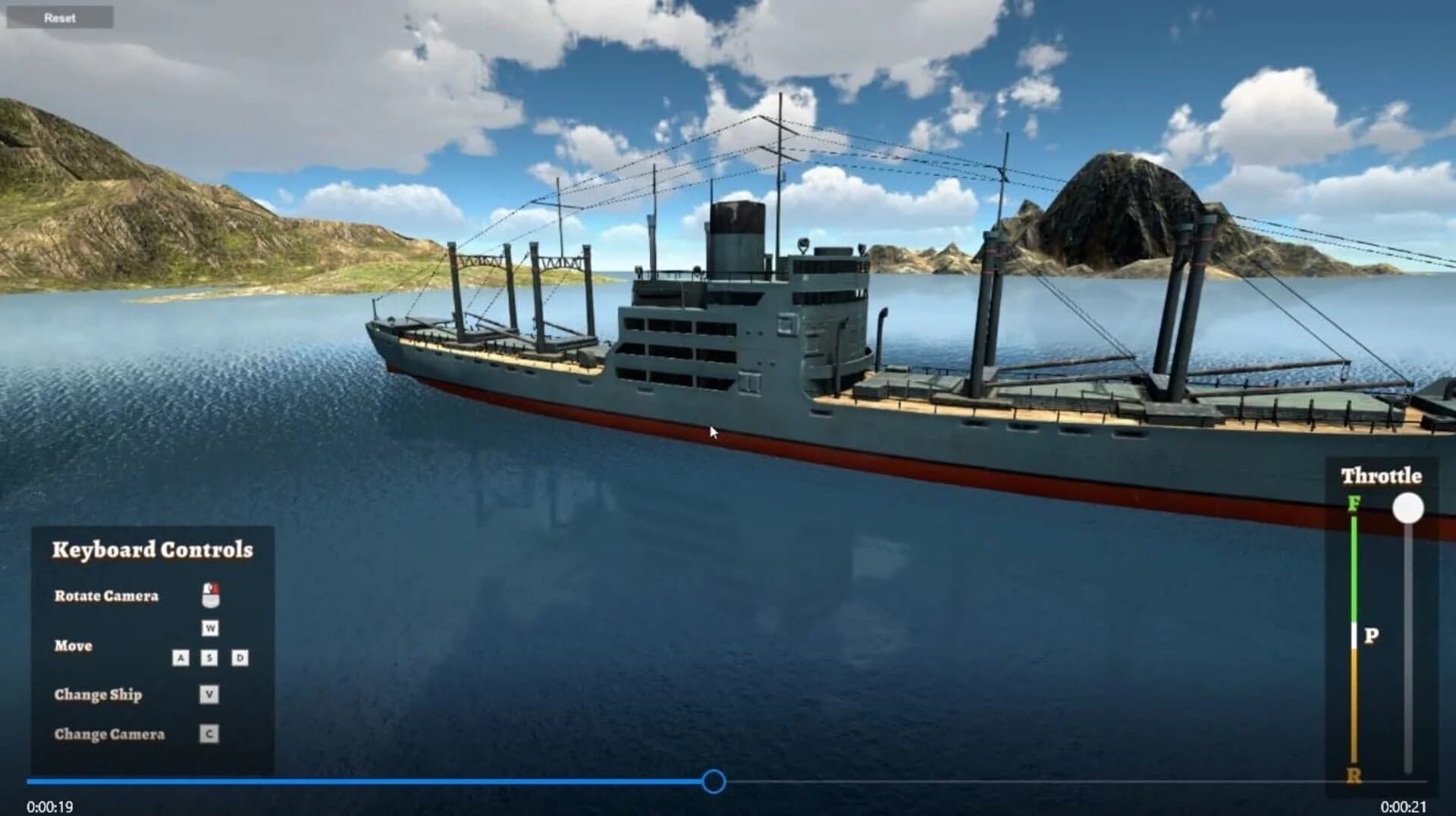1456x816 pixels.
Task: Select the W key icon for moving forward
Action: [210, 628]
